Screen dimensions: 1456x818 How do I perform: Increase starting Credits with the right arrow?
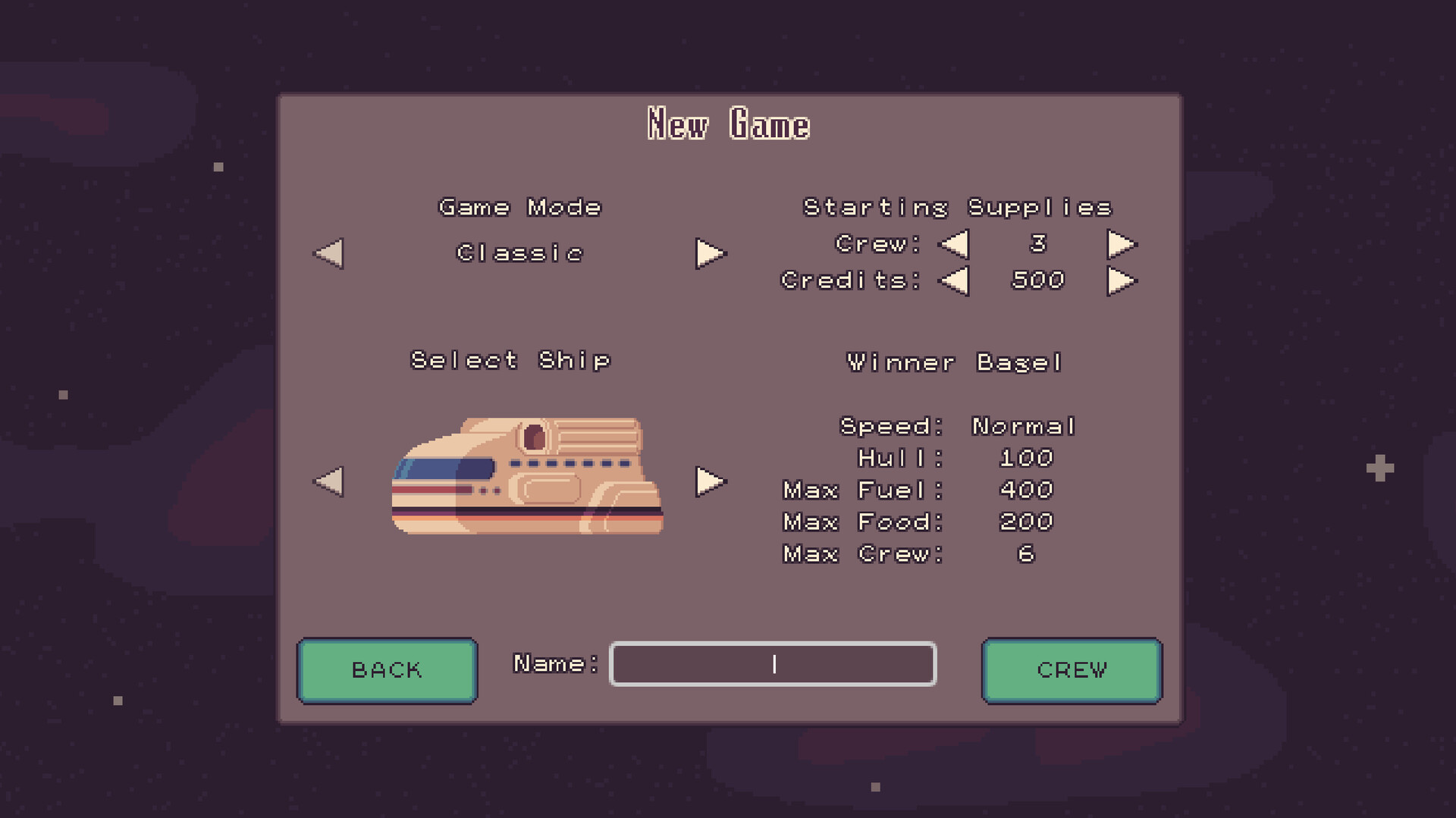[x=1122, y=281]
